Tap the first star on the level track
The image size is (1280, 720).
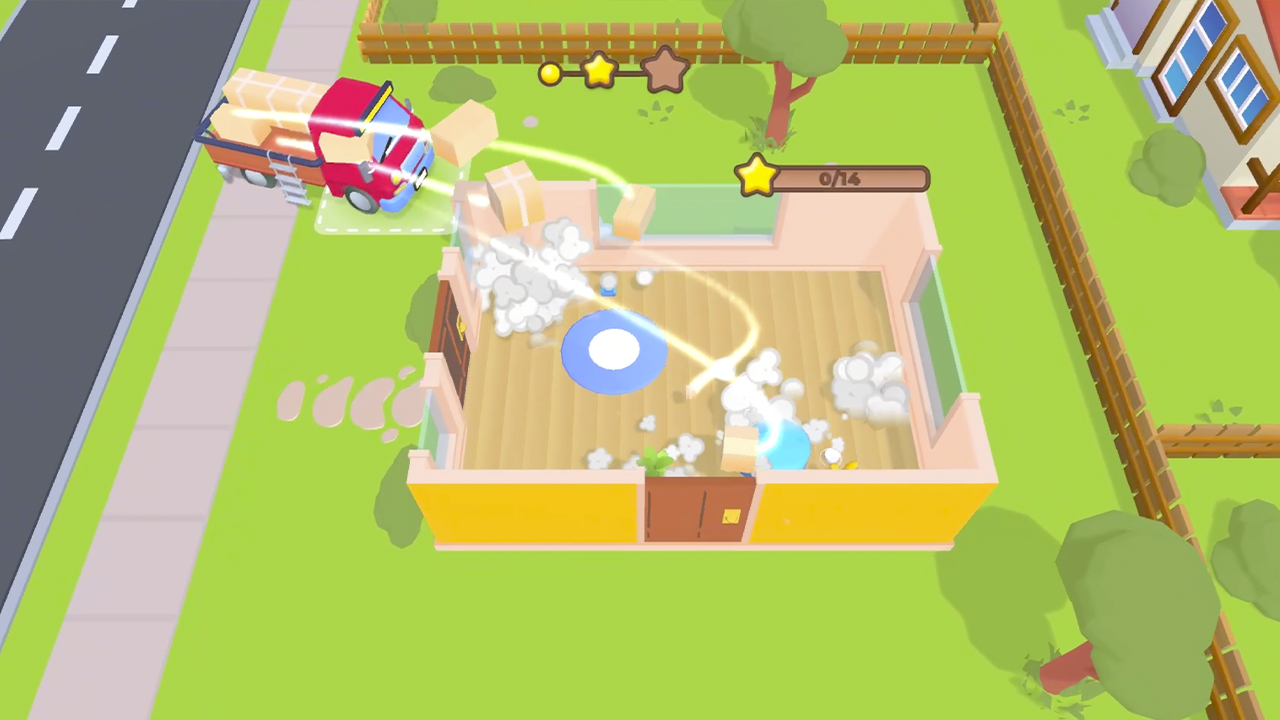(x=551, y=74)
